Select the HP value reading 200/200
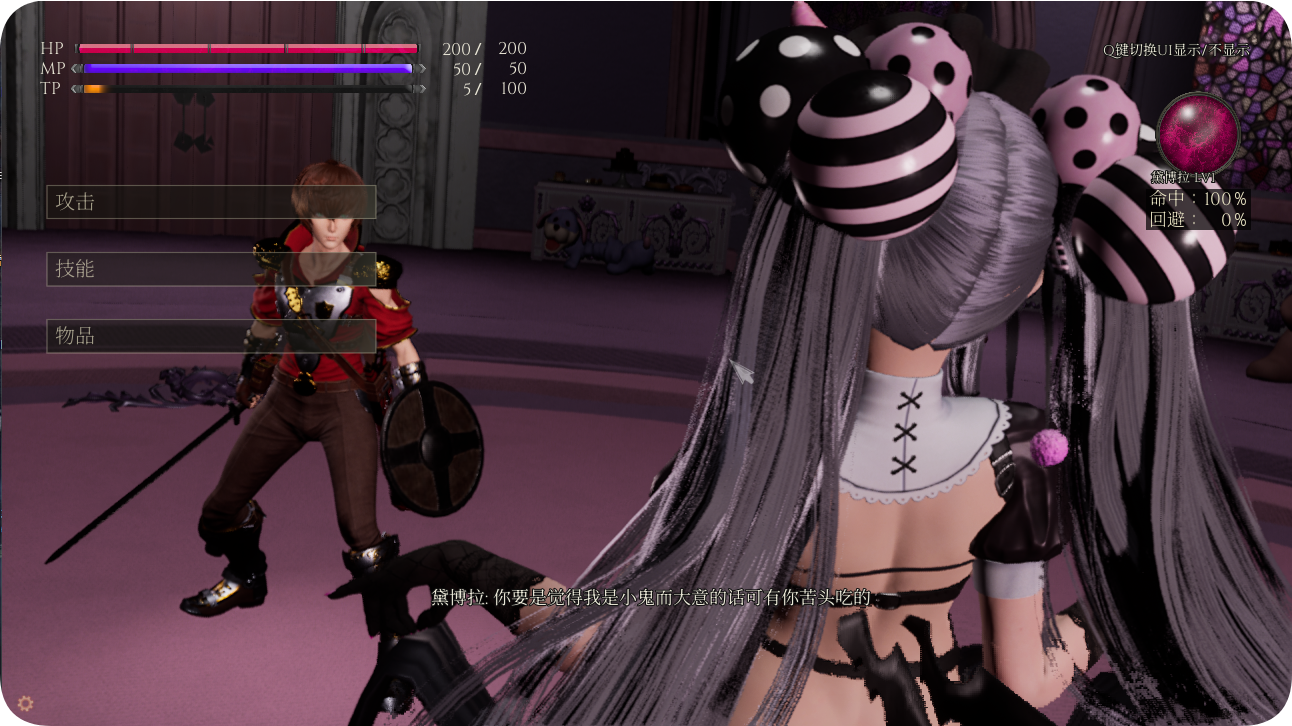 485,48
